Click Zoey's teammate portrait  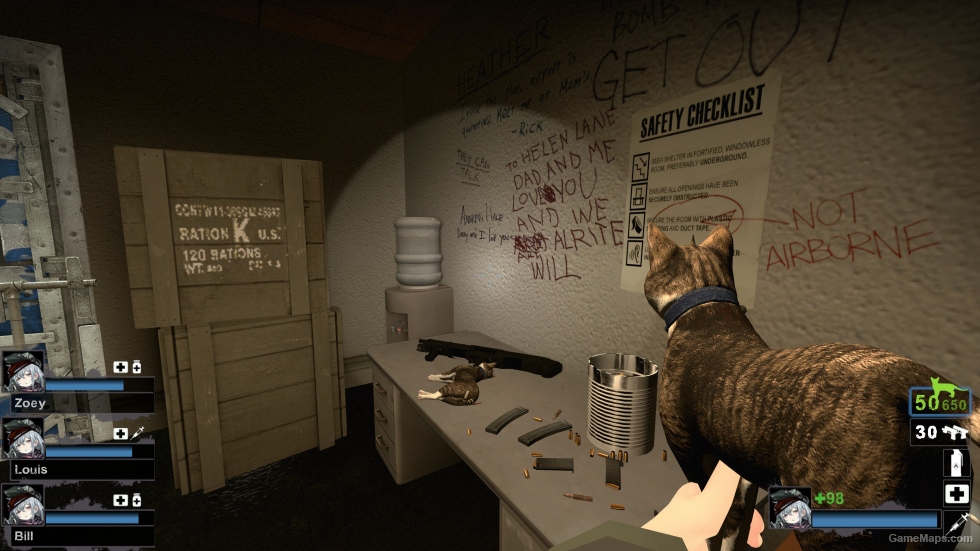click(x=23, y=371)
